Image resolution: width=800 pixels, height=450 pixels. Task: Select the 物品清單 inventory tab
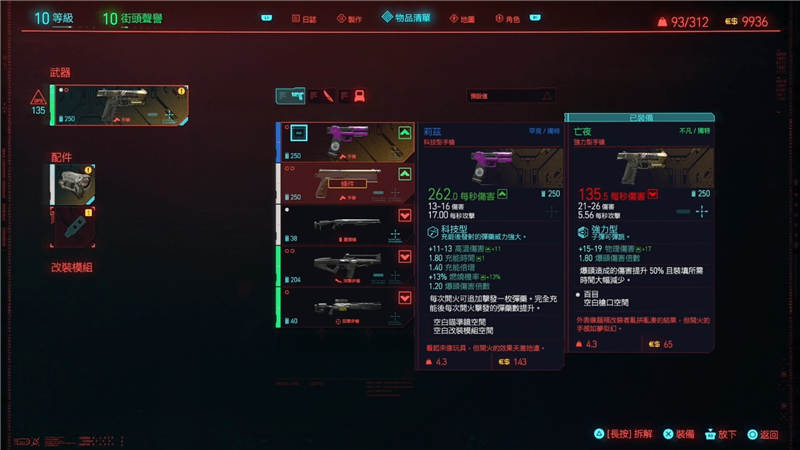point(407,18)
